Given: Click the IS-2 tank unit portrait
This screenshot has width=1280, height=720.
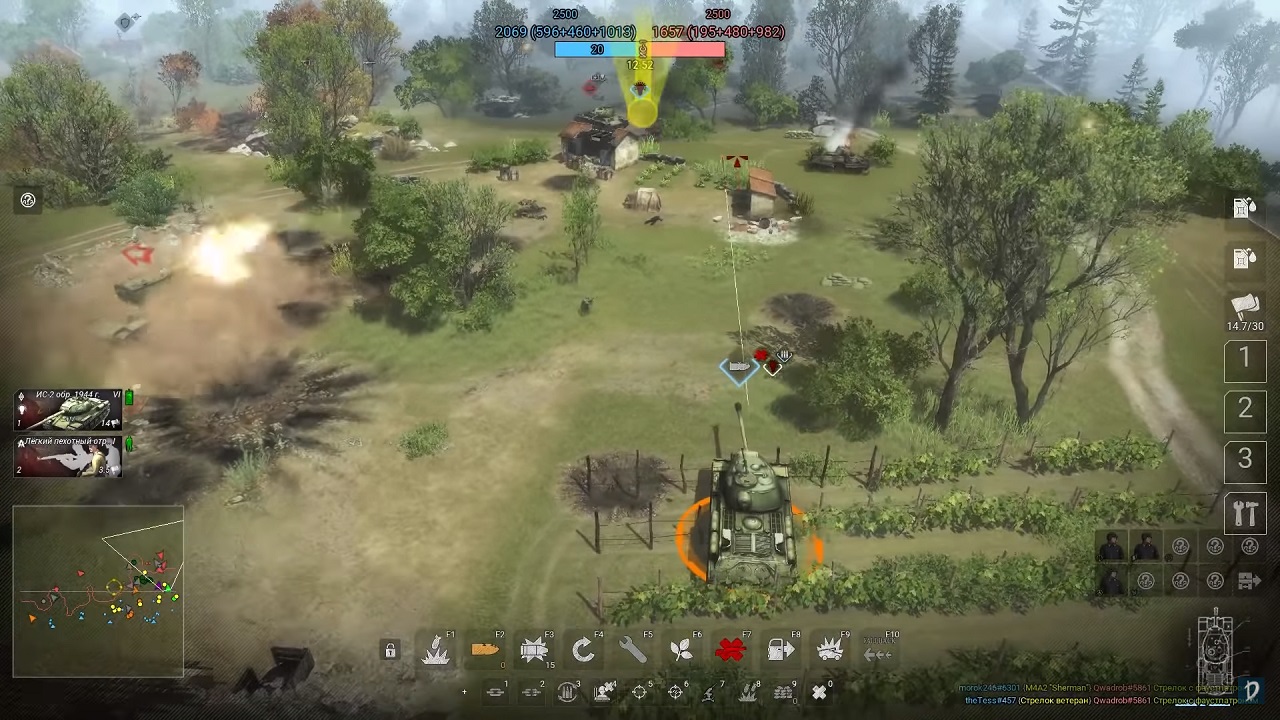Looking at the screenshot, I should (x=67, y=410).
